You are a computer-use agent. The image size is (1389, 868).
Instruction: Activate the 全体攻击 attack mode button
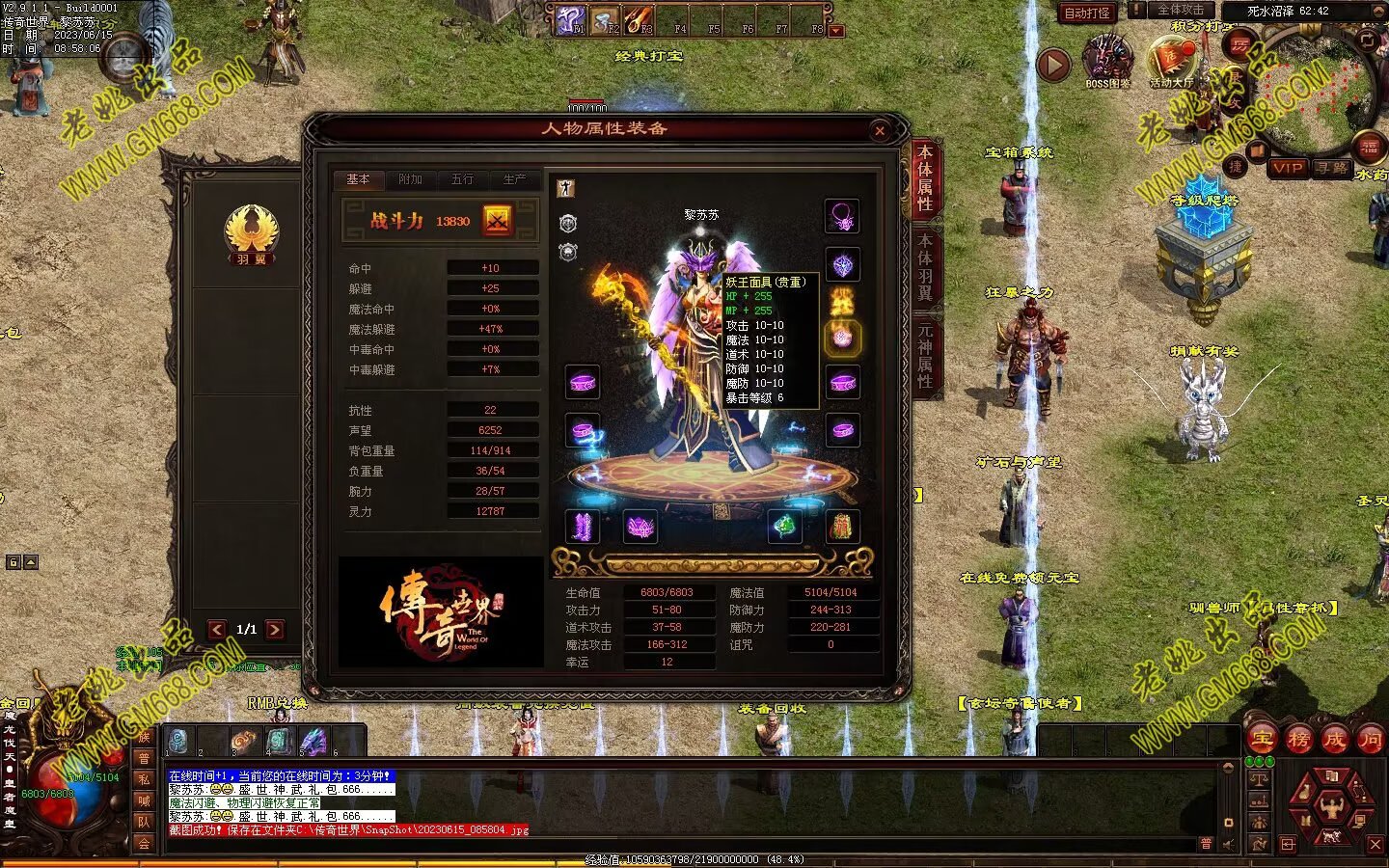[x=1181, y=10]
